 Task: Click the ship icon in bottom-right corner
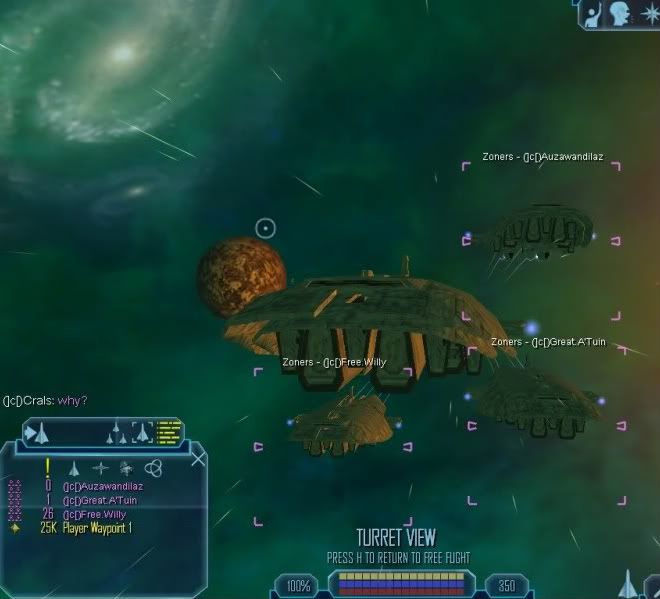pos(625,583)
